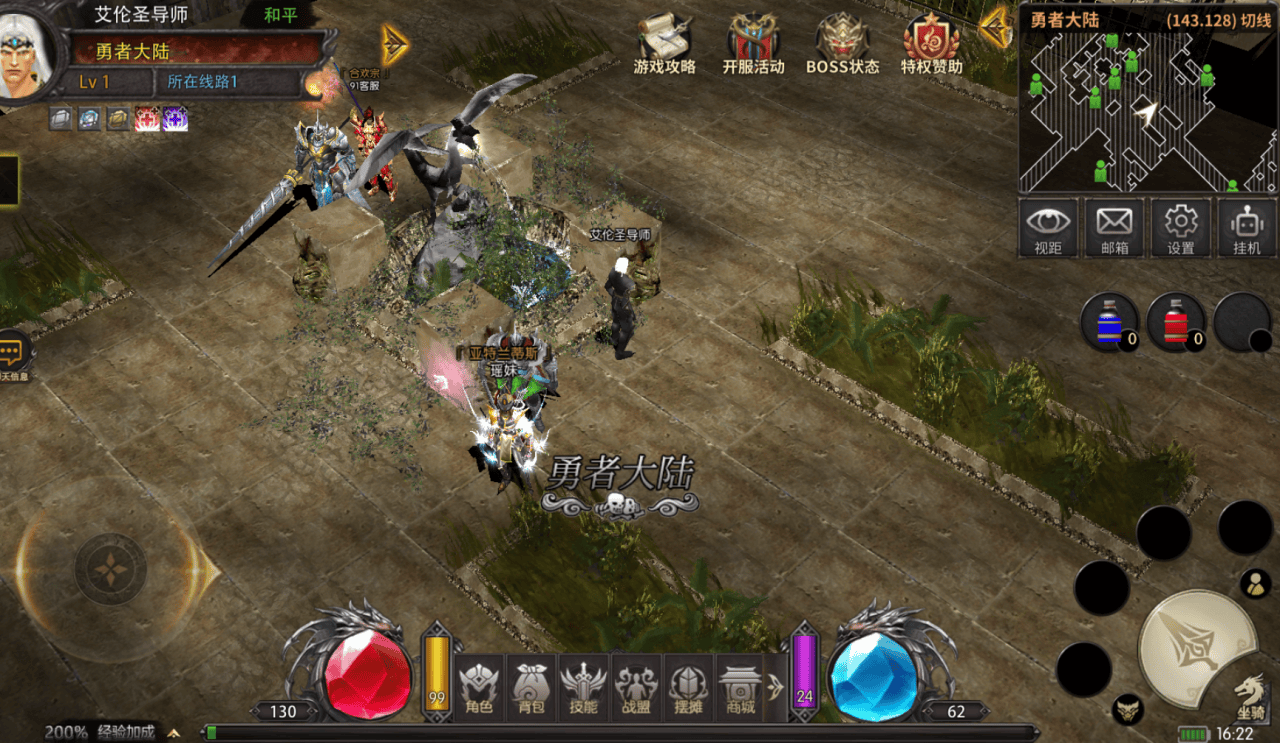Open the 商城 shop
This screenshot has height=743, width=1280.
coord(740,689)
